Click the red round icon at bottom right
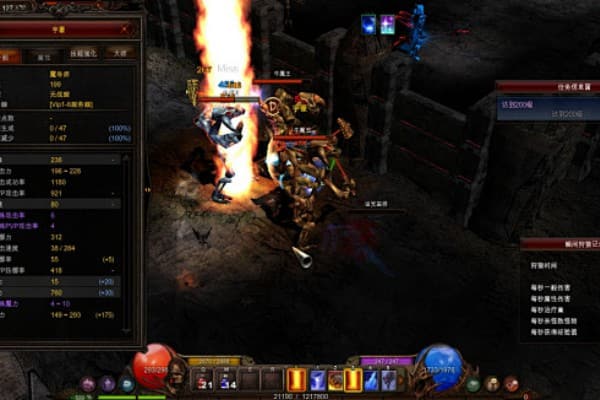 click(511, 384)
